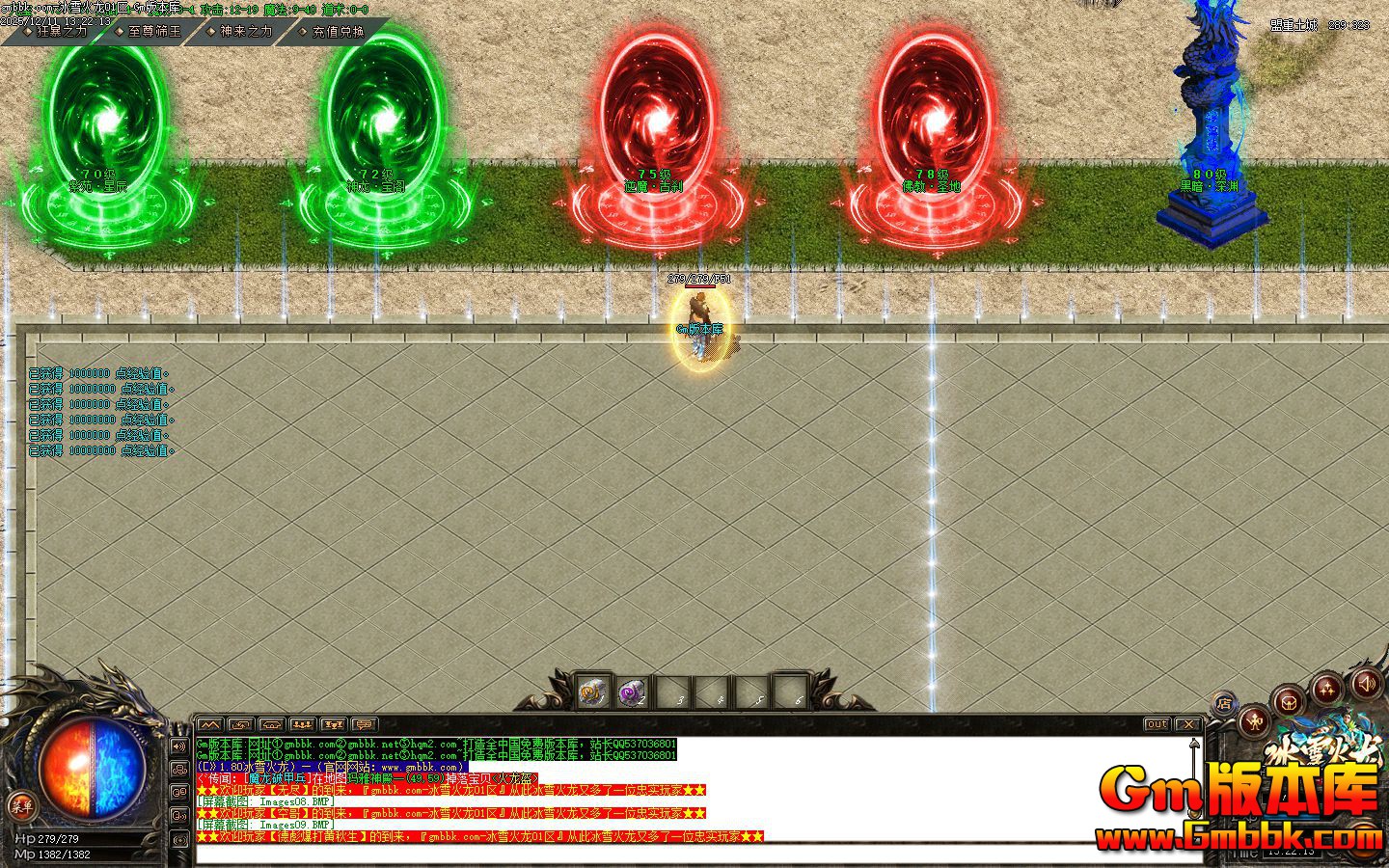Click the 神来之力 button
This screenshot has height=868, width=1389.
(x=244, y=31)
